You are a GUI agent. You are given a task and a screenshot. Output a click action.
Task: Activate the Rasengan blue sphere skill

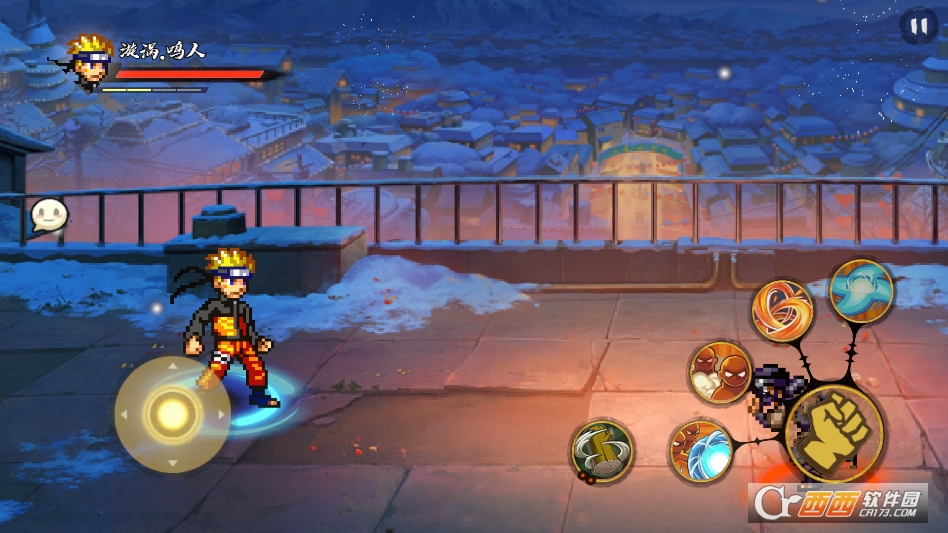699,451
